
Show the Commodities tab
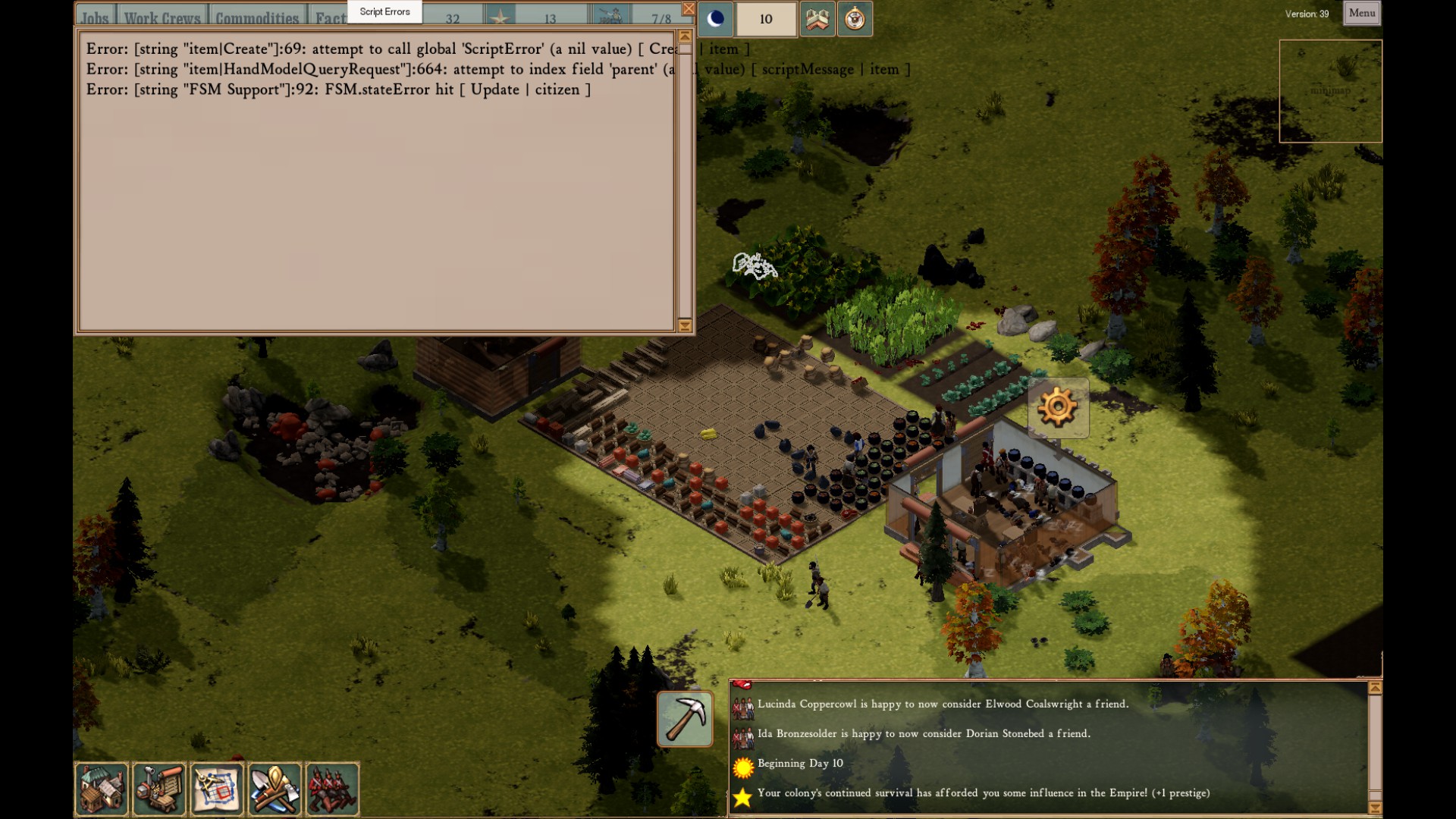(257, 17)
